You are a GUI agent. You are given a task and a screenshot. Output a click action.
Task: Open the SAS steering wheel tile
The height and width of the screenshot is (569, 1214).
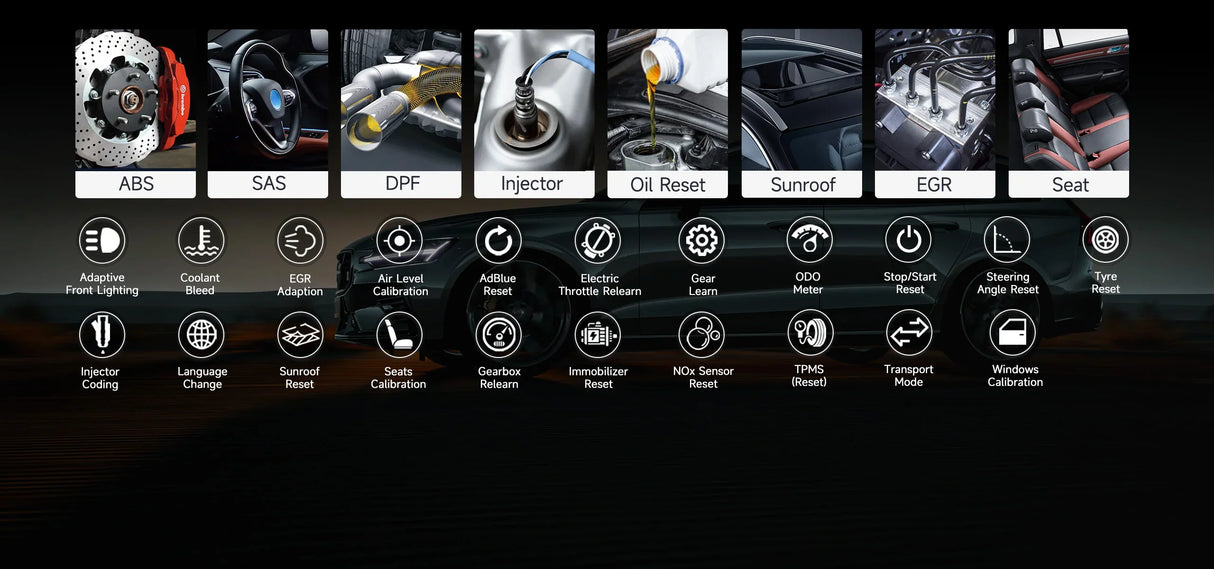(268, 113)
